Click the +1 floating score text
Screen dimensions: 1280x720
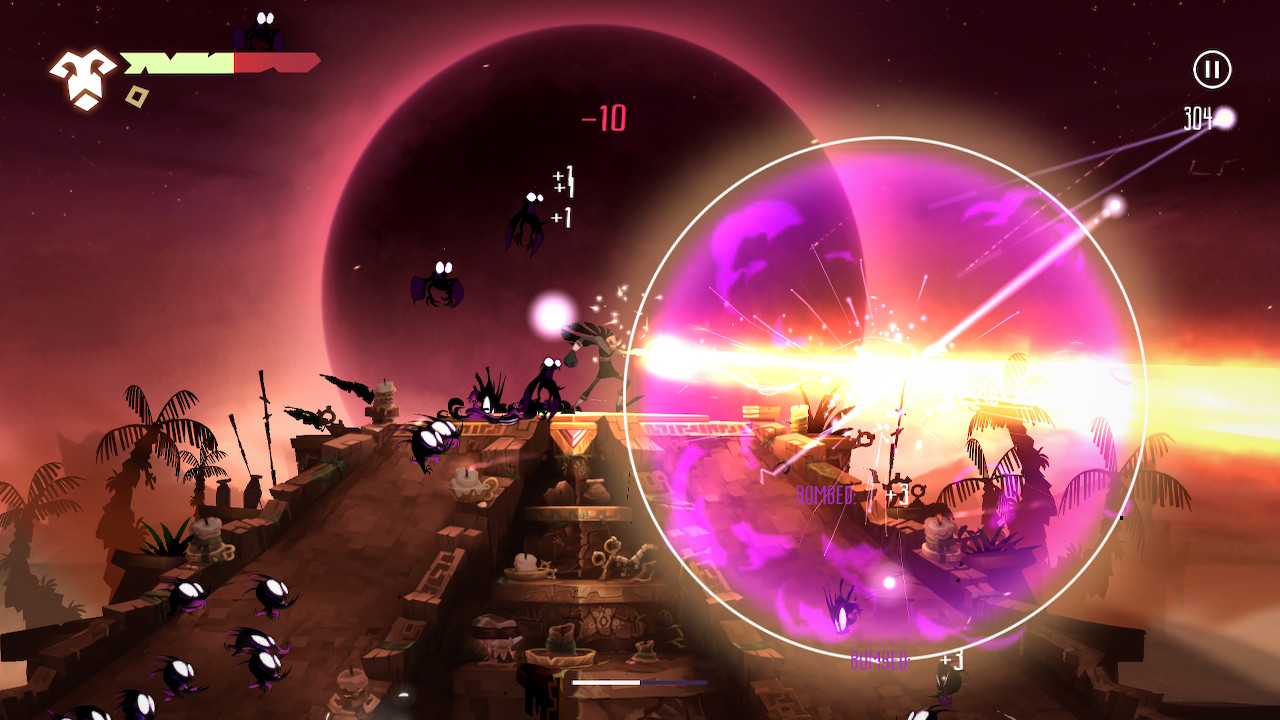pyautogui.click(x=563, y=182)
